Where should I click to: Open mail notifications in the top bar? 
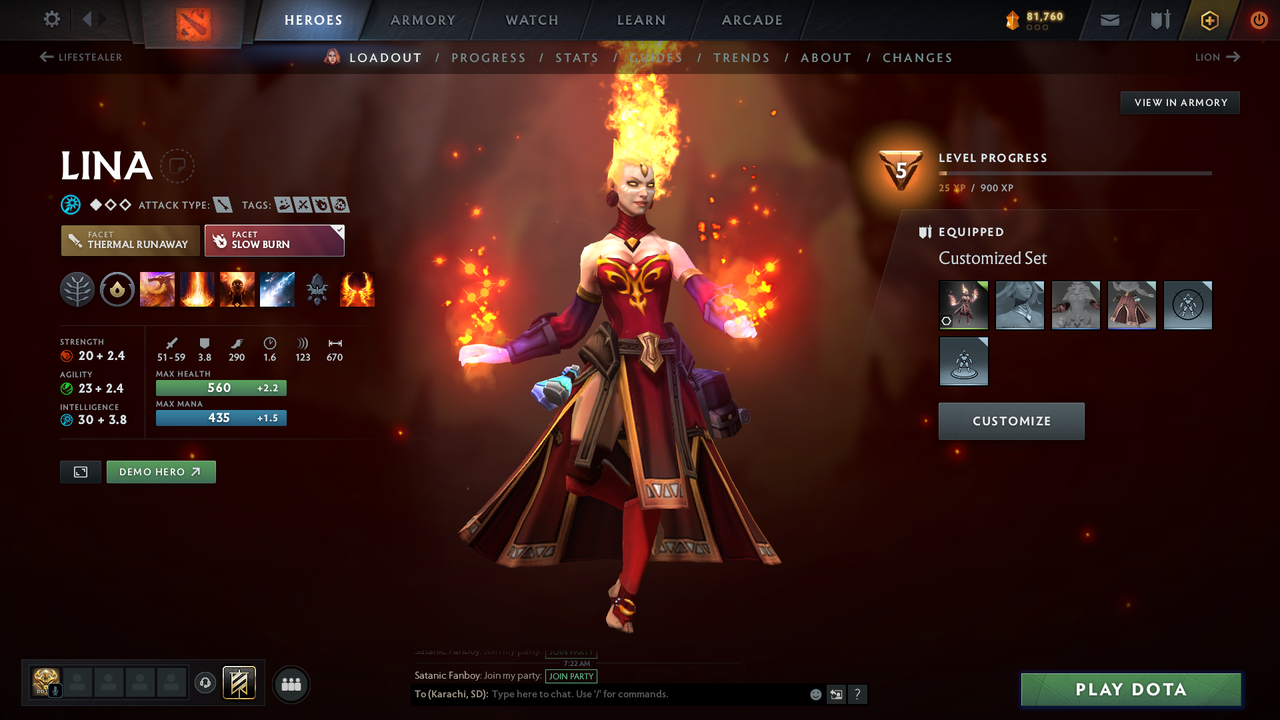pos(1108,20)
